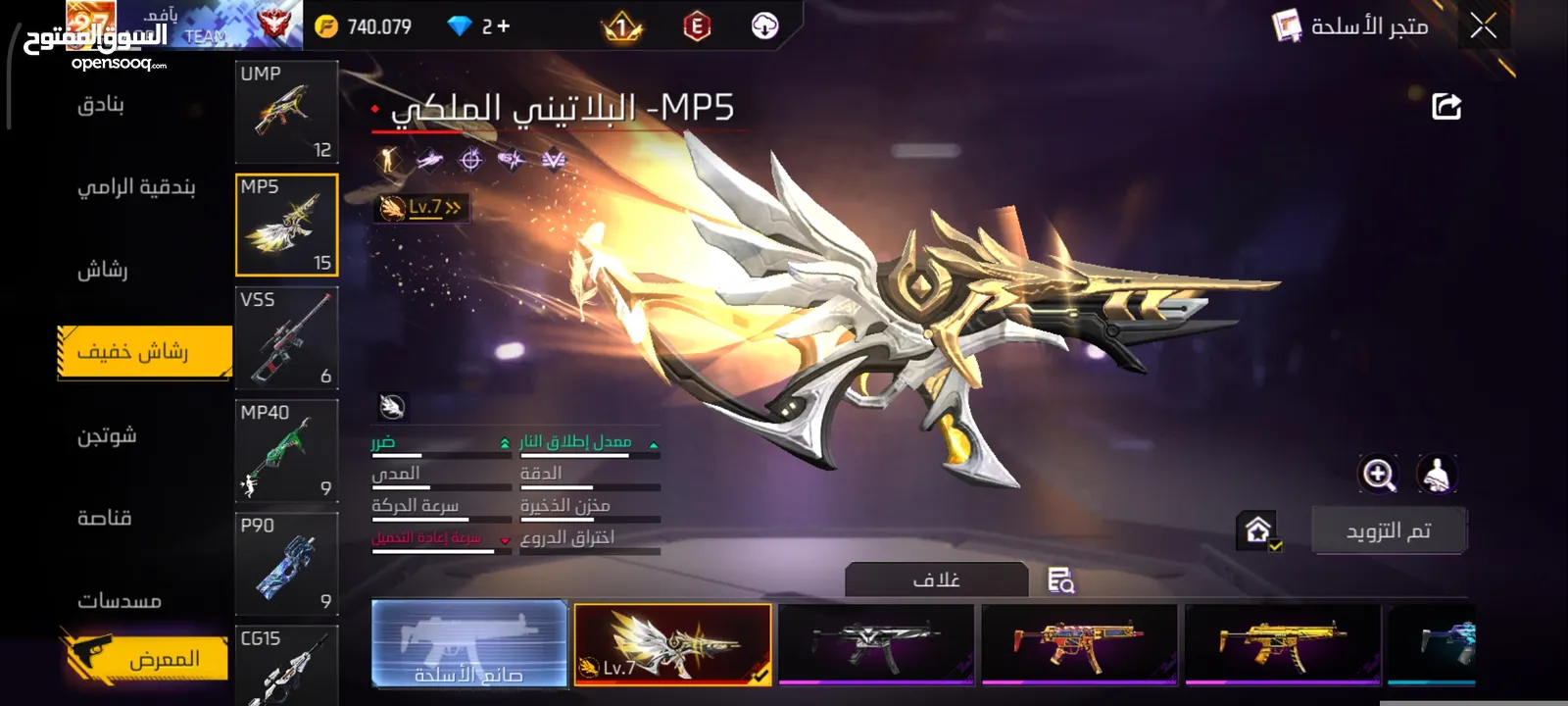Screen dimensions: 1568x706
Task: Switch to the غلاف tab
Action: click(936, 580)
